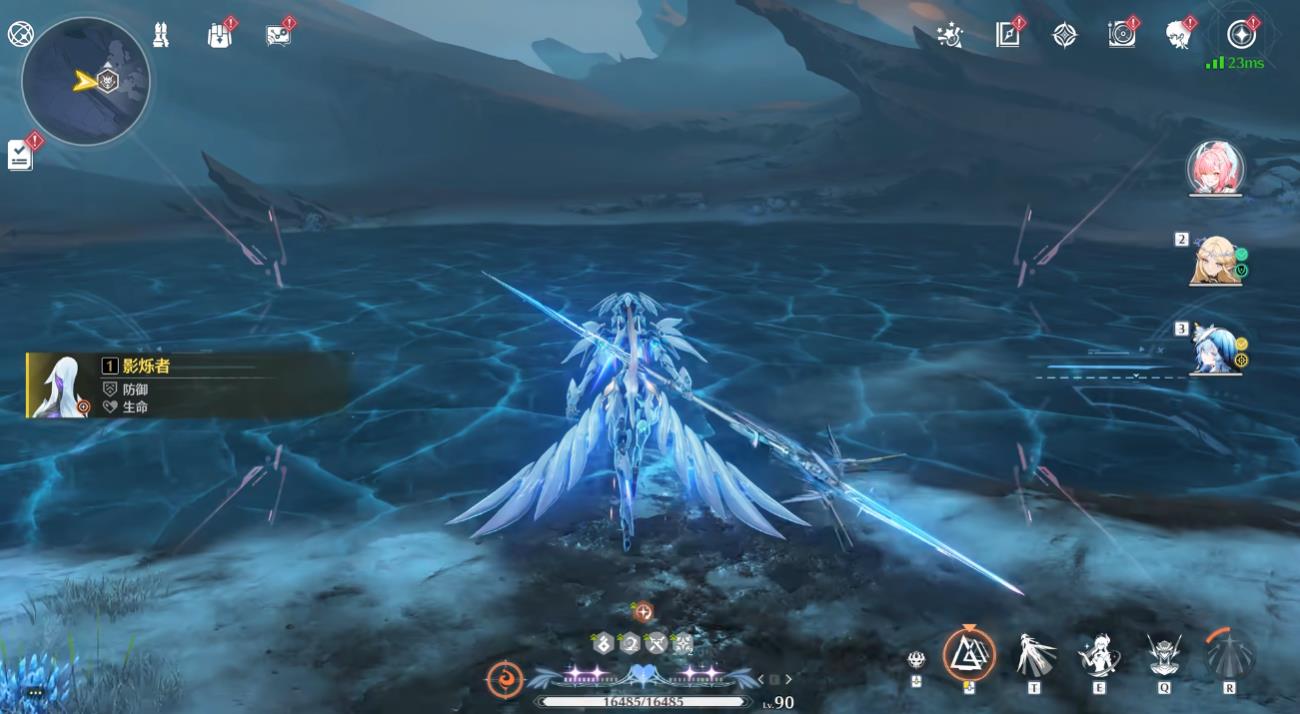Click the twin towers icon
Viewport: 1300px width, 714px height.
(x=161, y=35)
